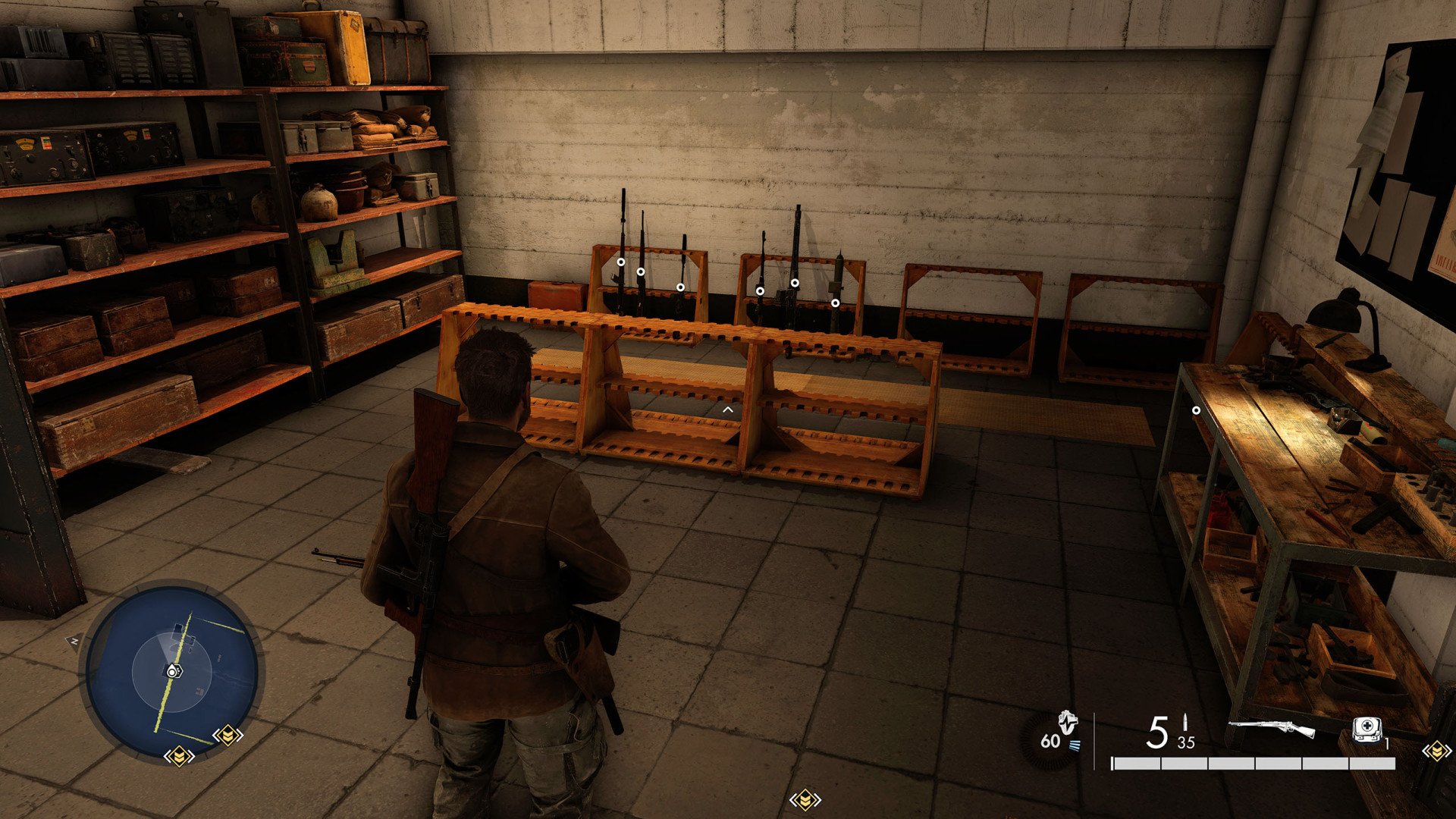Viewport: 1456px width, 819px height.
Task: Choose the medkit item icon
Action: [x=1367, y=730]
